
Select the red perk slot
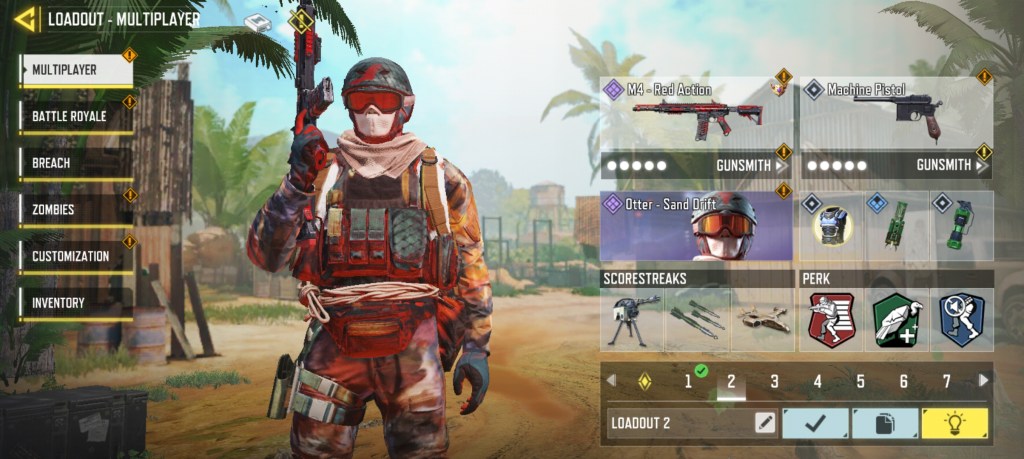[831, 320]
